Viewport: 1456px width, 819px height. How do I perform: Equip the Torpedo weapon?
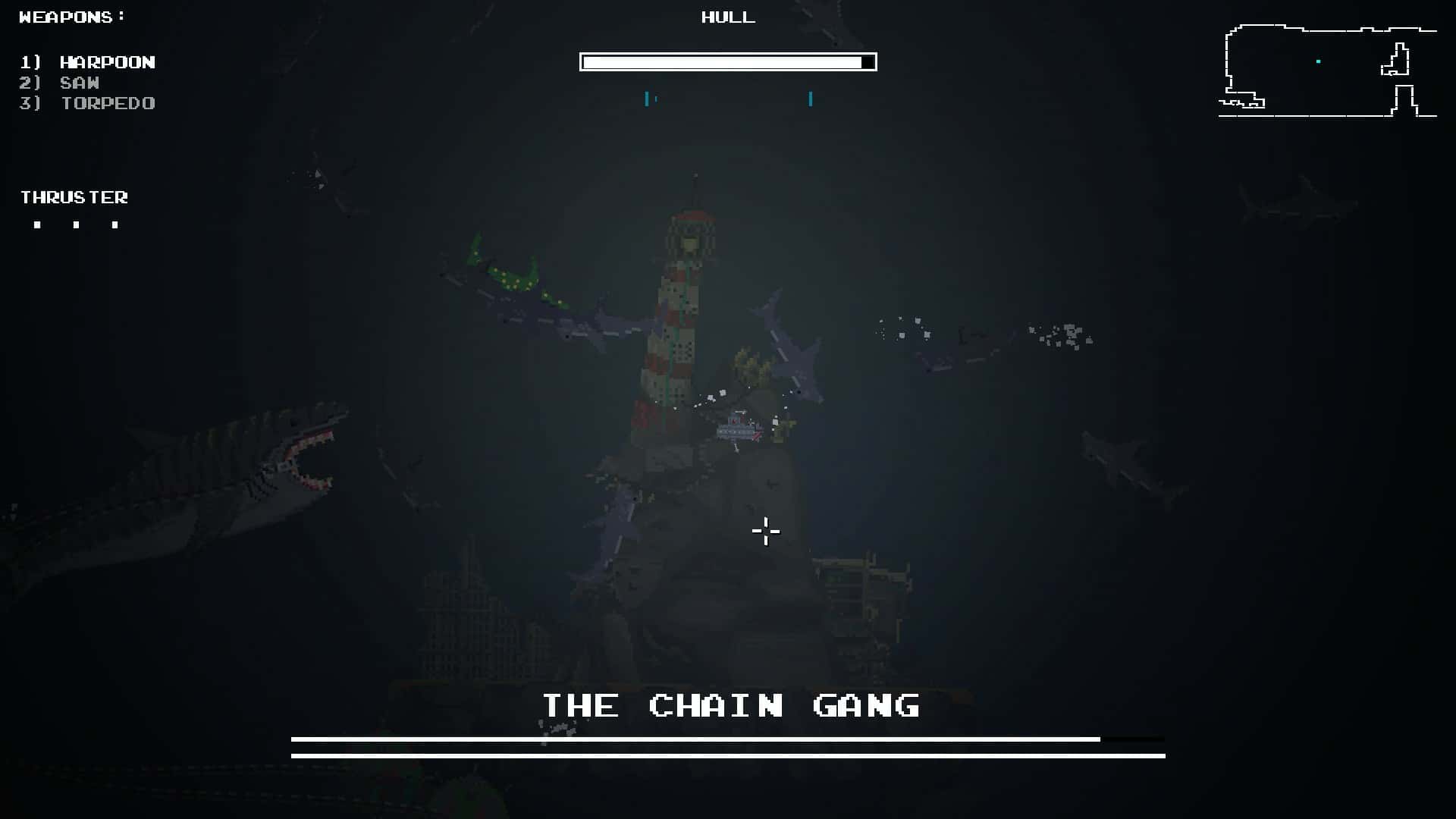108,103
